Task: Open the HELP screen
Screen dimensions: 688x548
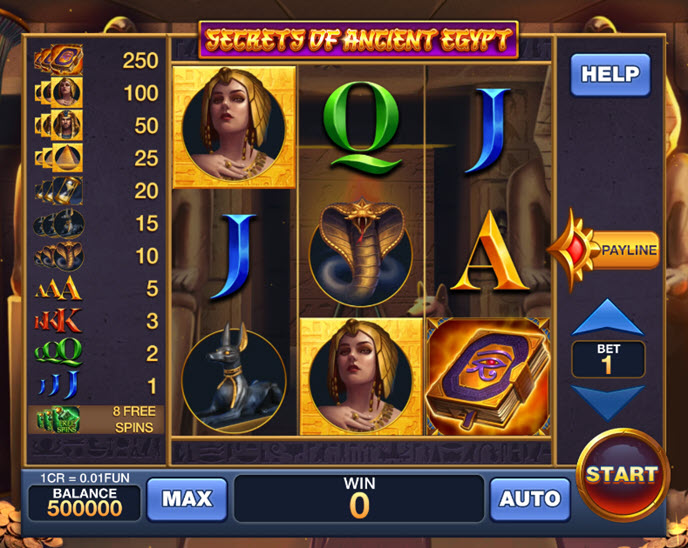Action: click(610, 74)
